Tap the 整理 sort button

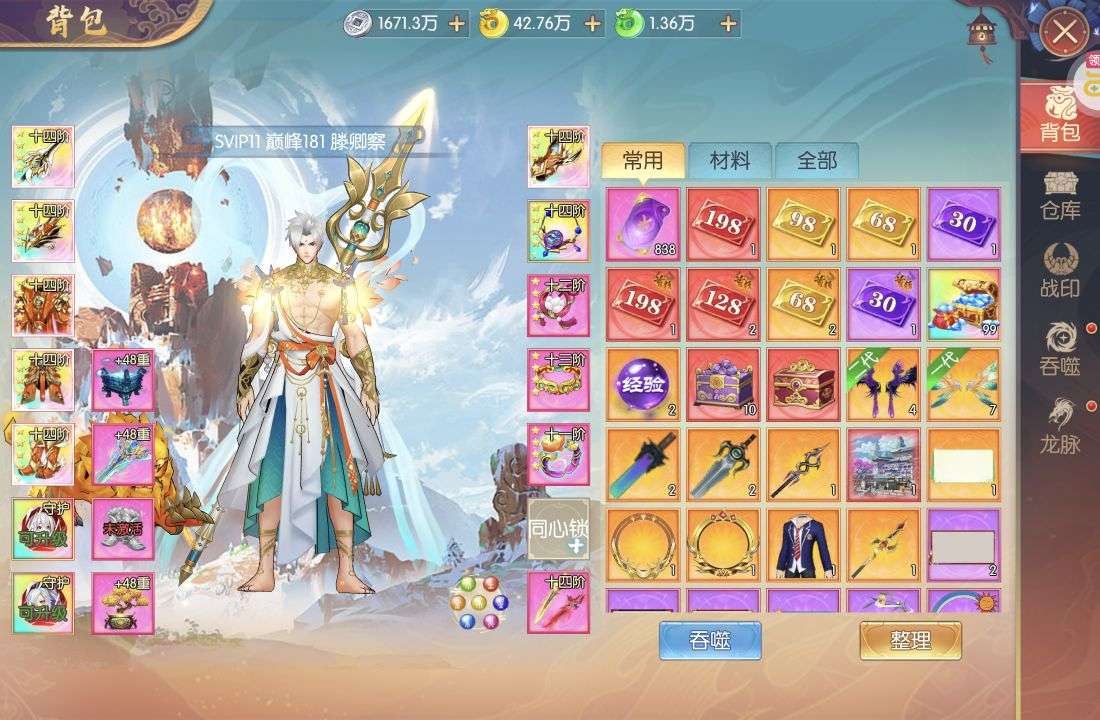[x=910, y=640]
